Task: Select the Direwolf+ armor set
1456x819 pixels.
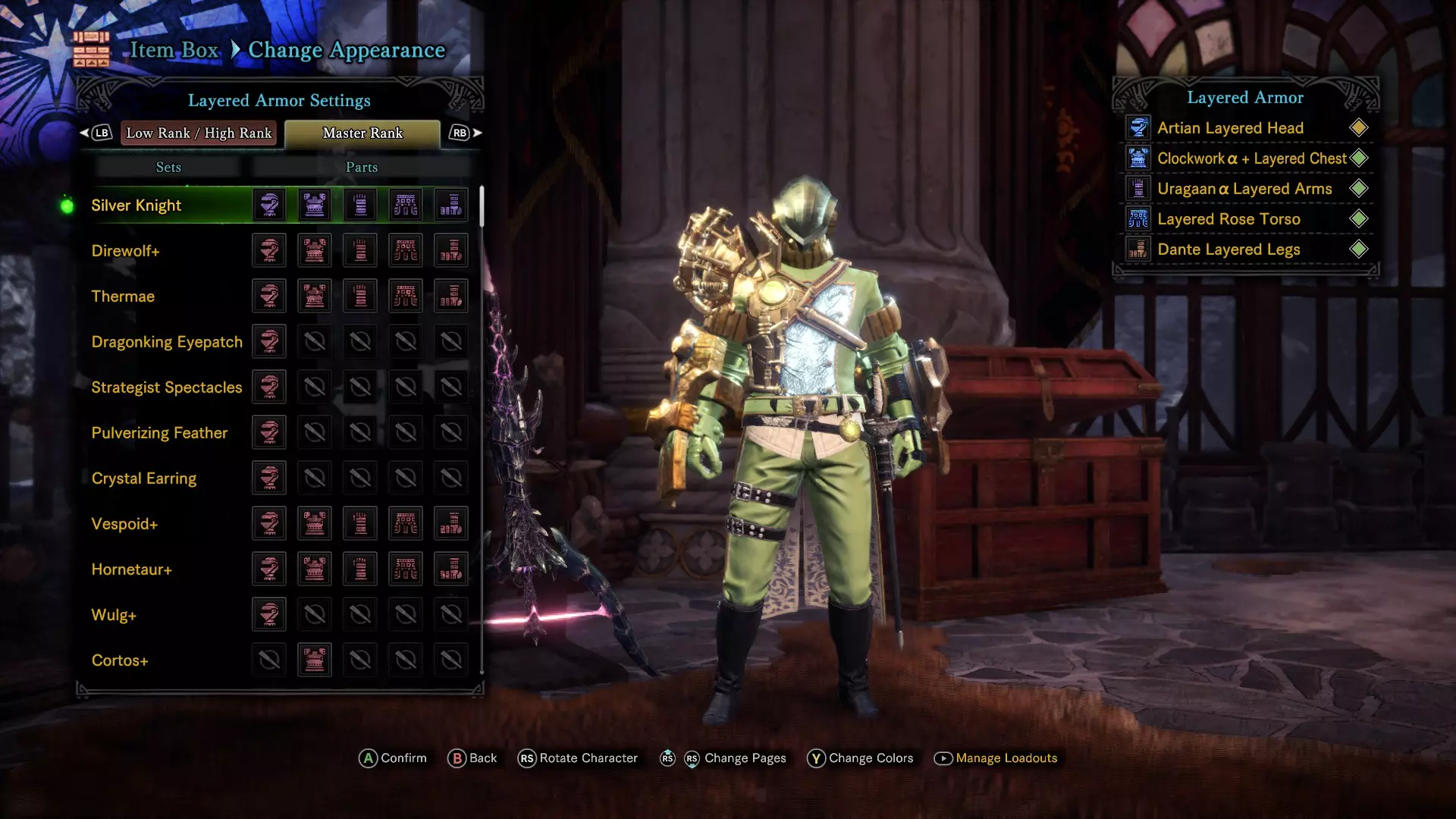Action: [126, 251]
